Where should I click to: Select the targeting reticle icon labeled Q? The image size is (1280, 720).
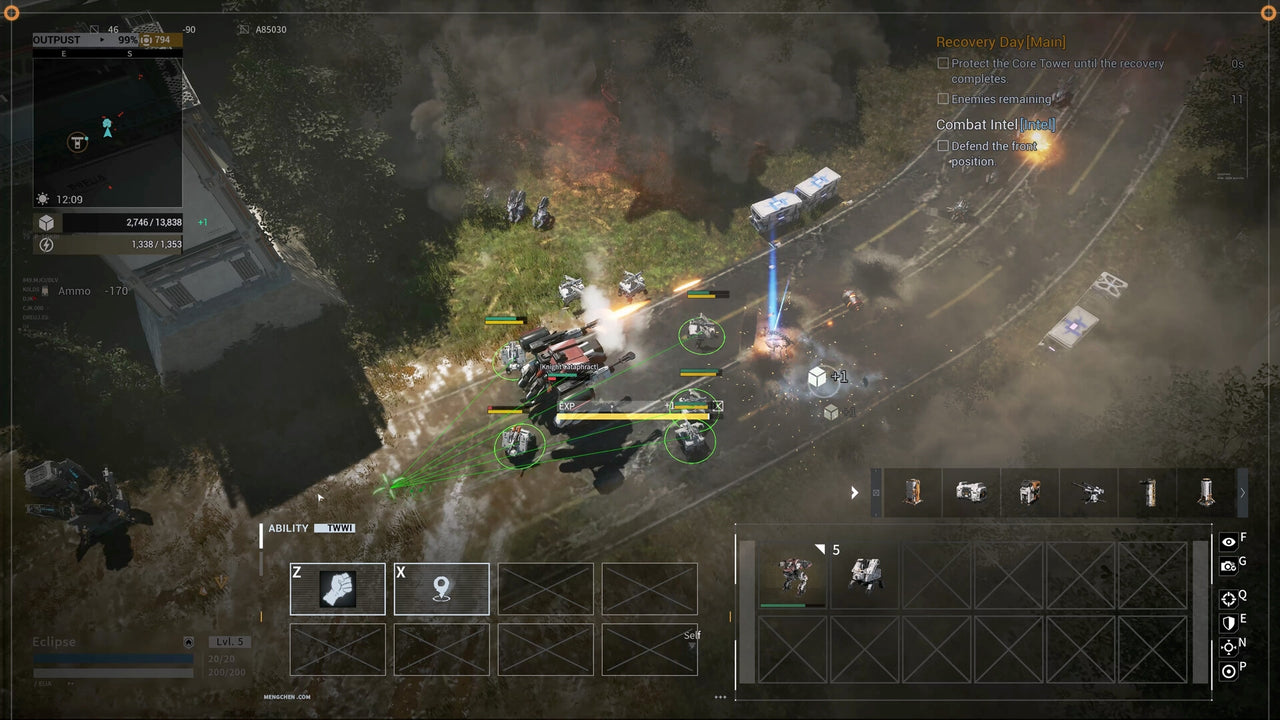[x=1228, y=598]
